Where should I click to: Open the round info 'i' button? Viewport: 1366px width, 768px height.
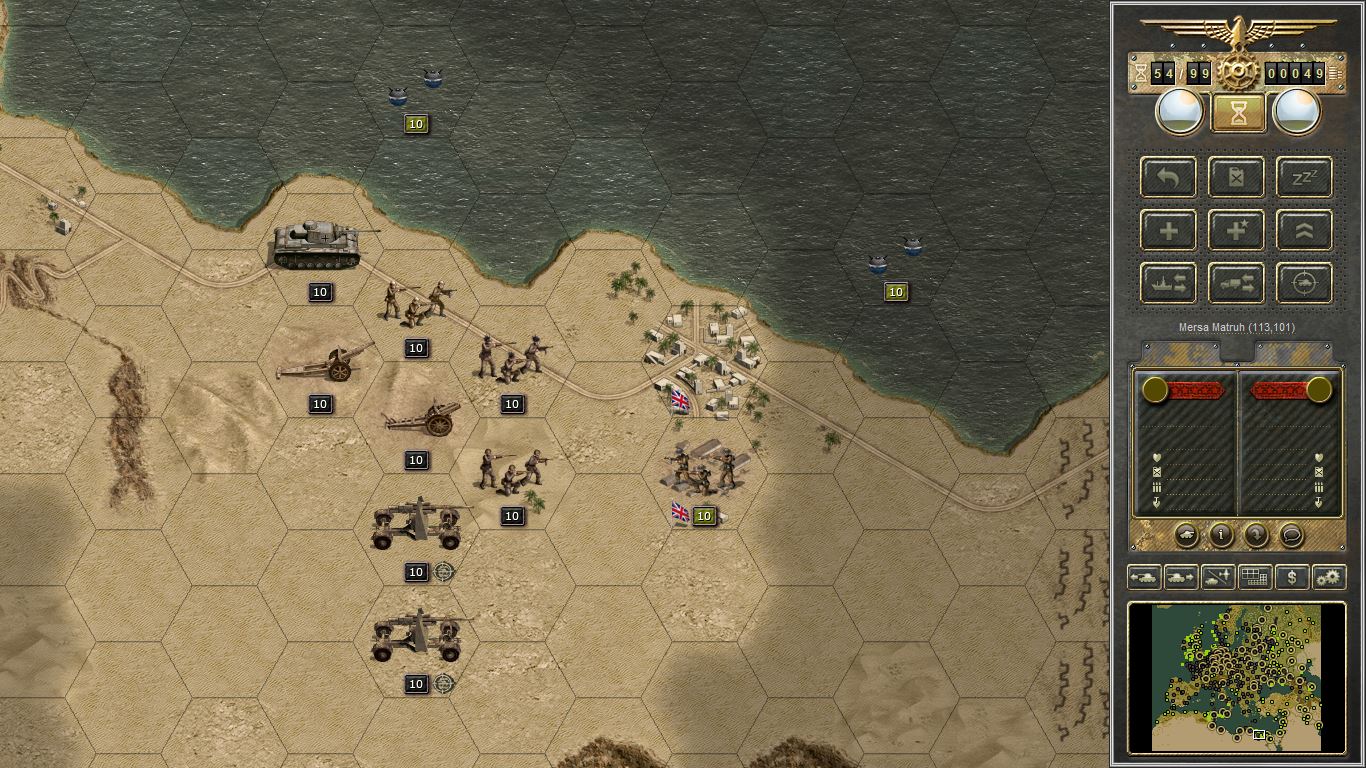[x=1221, y=535]
